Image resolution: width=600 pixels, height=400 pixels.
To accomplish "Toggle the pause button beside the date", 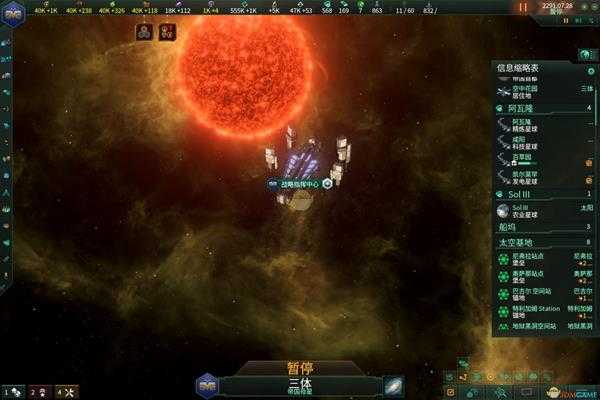I will (x=522, y=7).
